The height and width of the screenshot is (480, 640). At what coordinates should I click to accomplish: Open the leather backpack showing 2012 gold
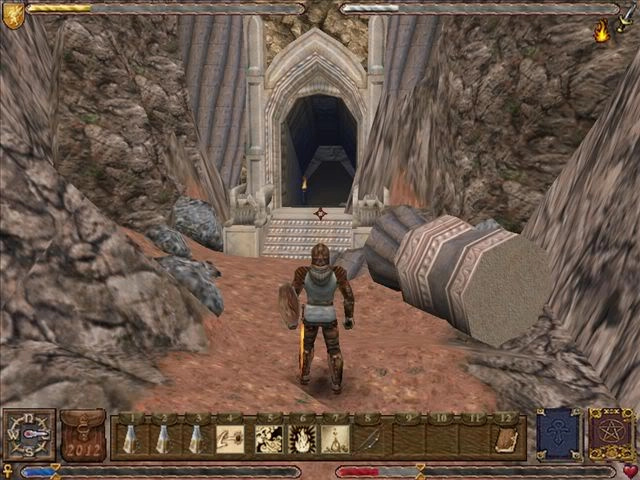[82, 436]
